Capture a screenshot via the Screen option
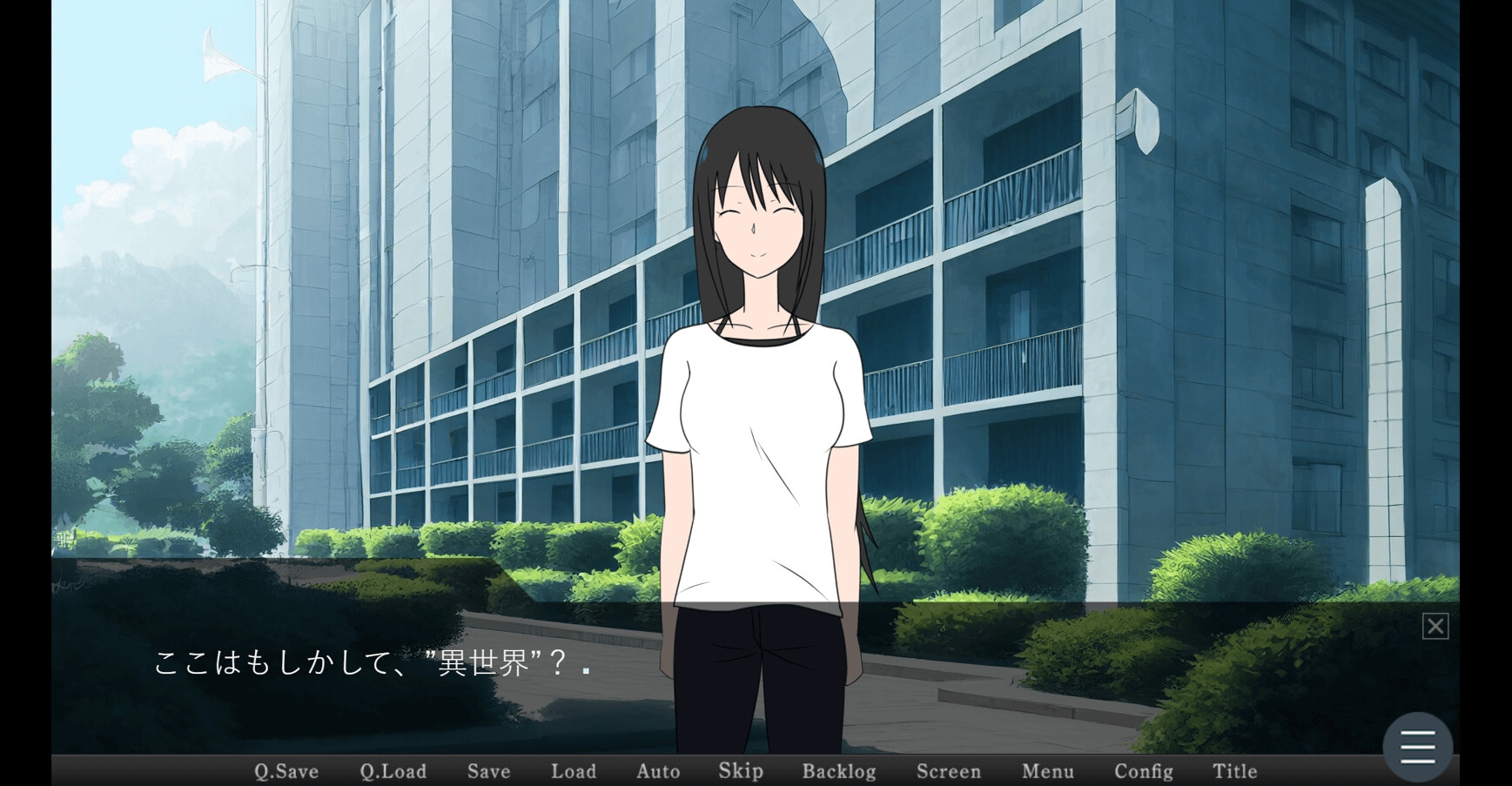The image size is (1512, 786). [948, 771]
